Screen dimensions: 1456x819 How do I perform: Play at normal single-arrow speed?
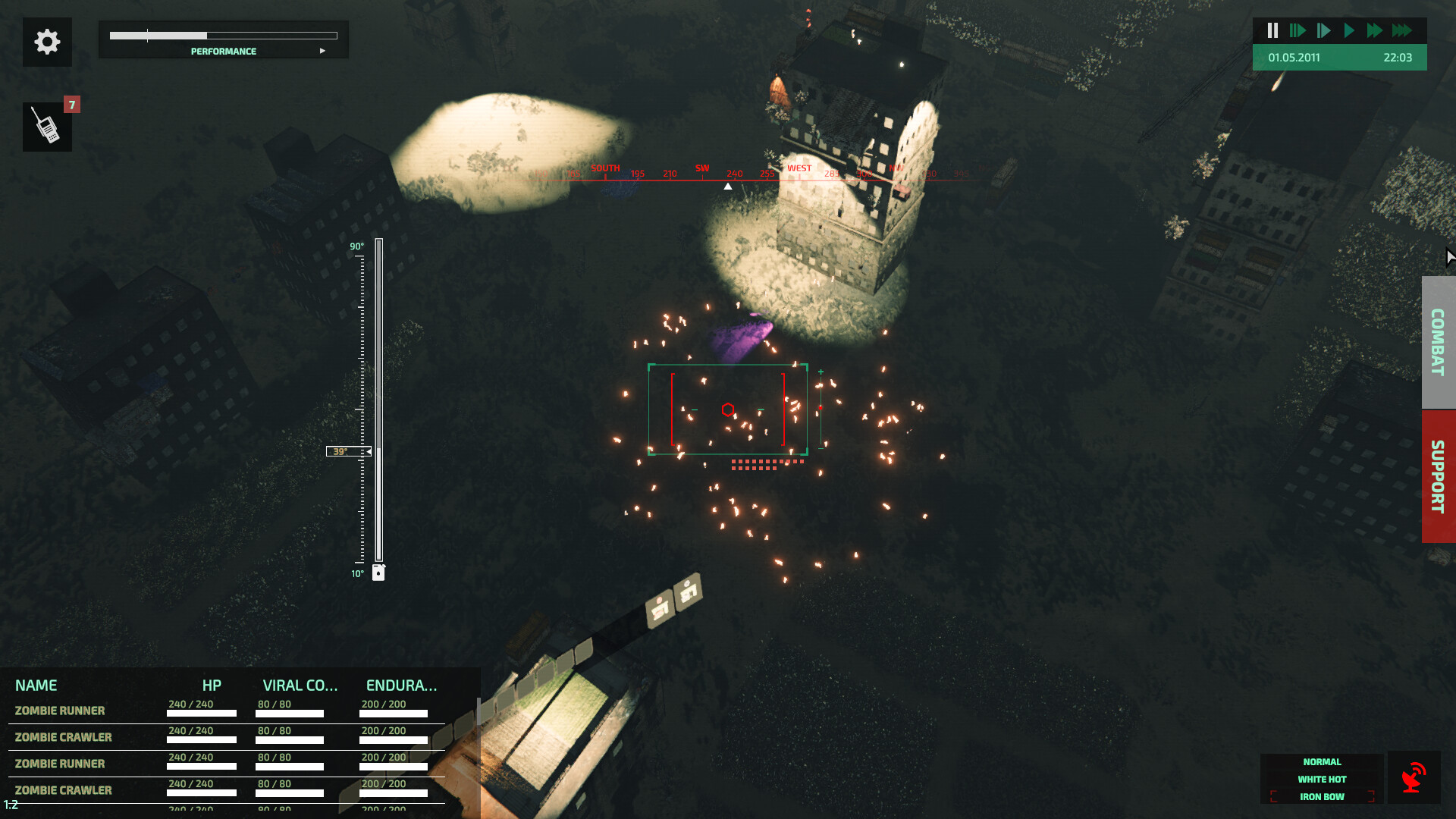click(1349, 30)
